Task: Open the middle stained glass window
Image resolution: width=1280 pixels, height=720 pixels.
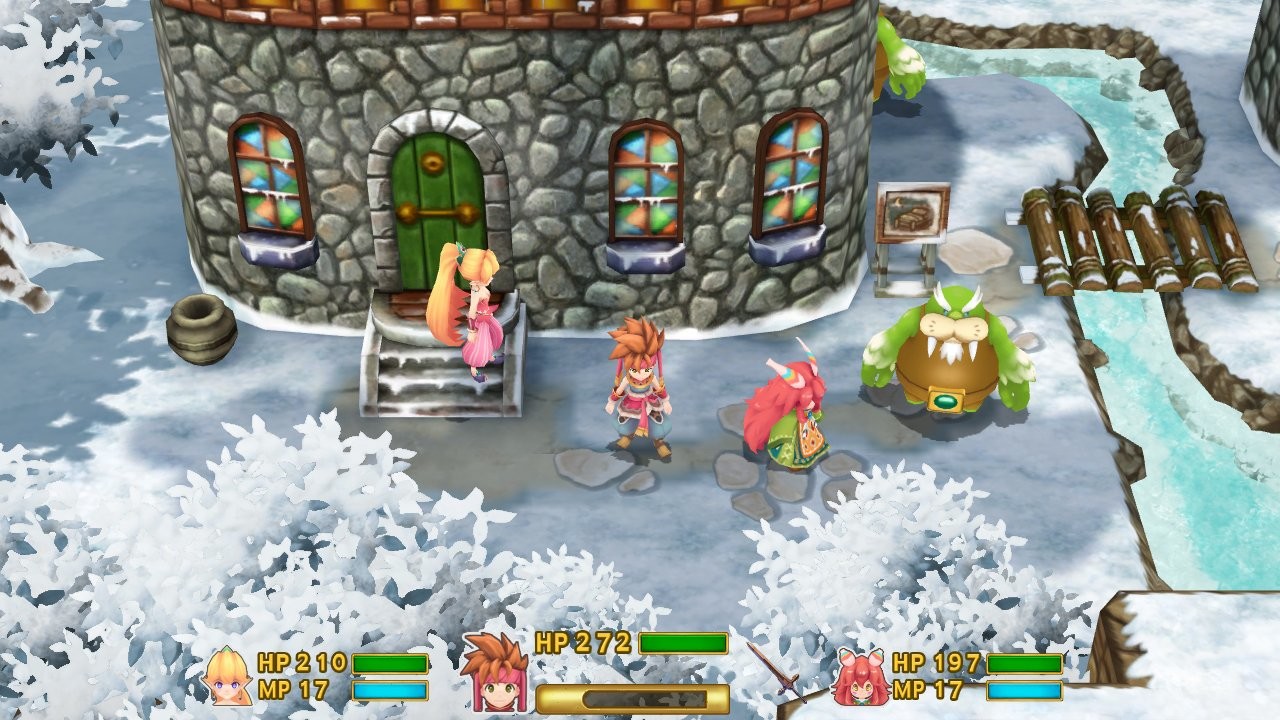Action: click(644, 180)
